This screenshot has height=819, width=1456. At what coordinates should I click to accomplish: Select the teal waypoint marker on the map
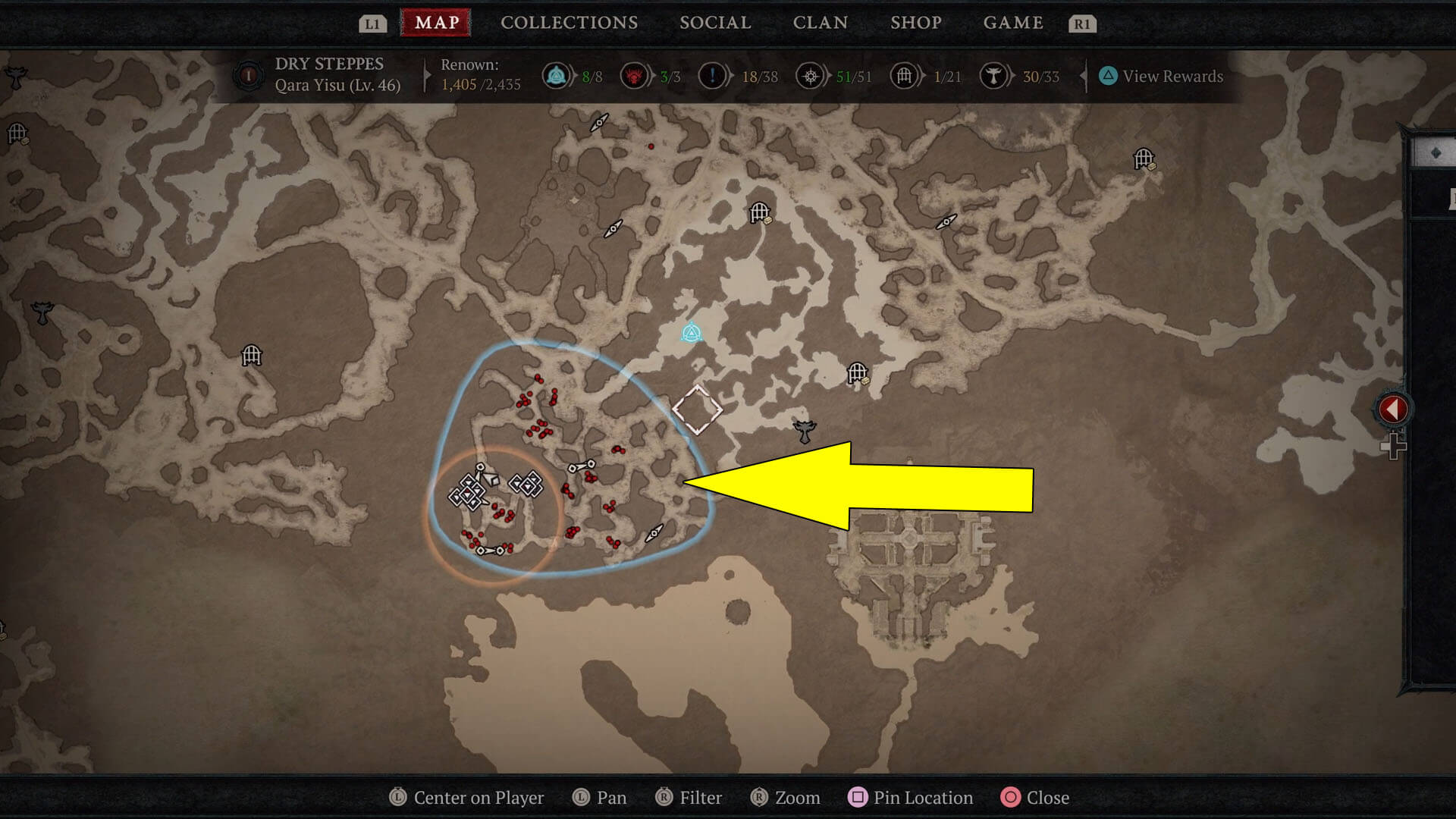coord(691,331)
